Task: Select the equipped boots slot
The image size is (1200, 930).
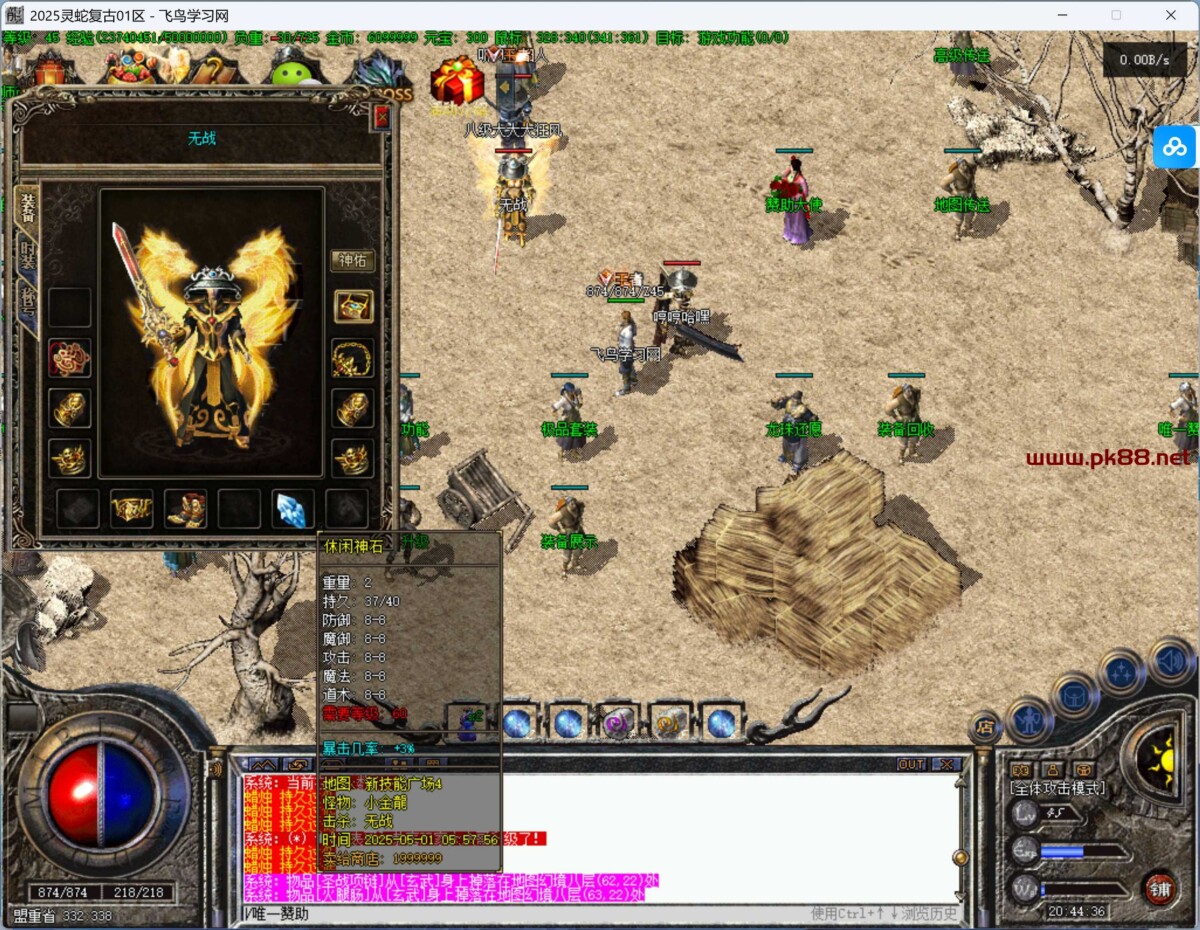Action: [185, 508]
